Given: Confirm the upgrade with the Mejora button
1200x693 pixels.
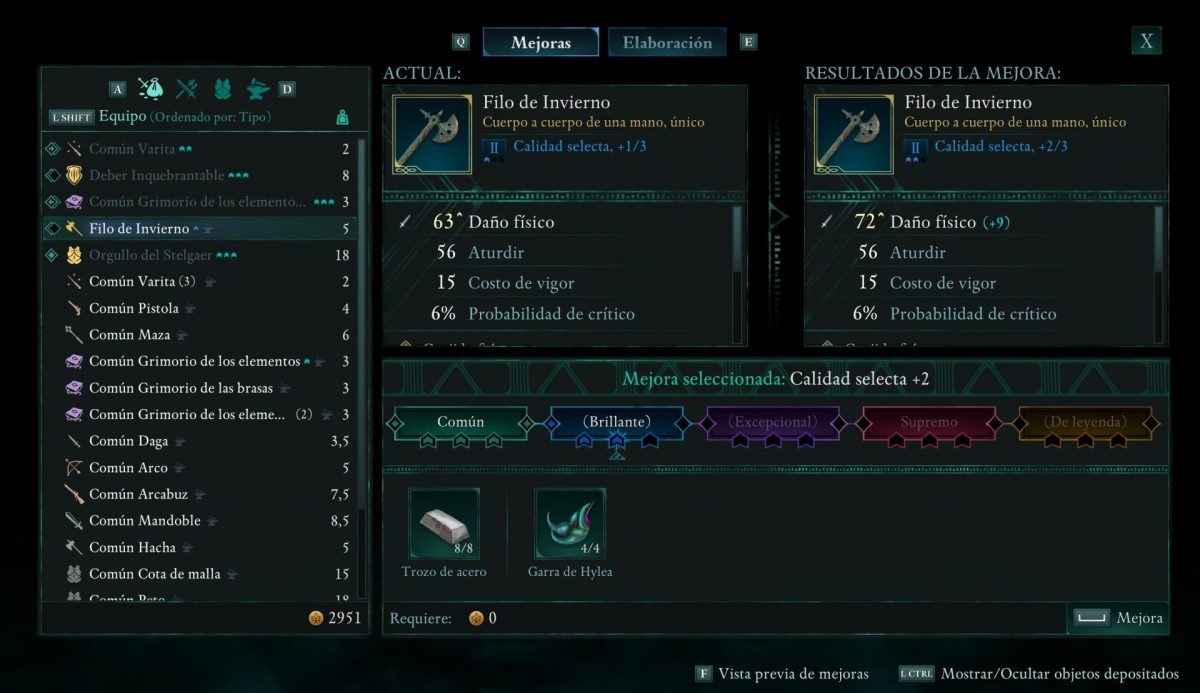Looking at the screenshot, I should (1118, 618).
